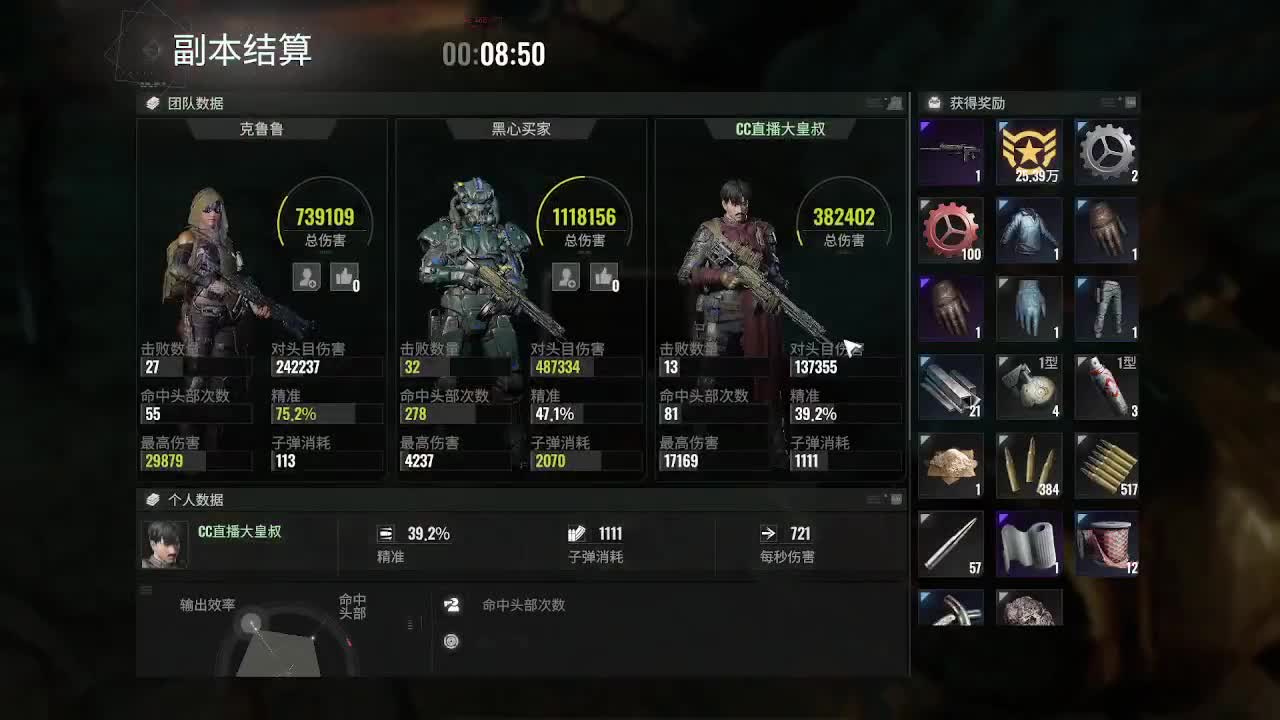Click the 每秒伤害 damage-per-second arrow icon

click(x=769, y=533)
